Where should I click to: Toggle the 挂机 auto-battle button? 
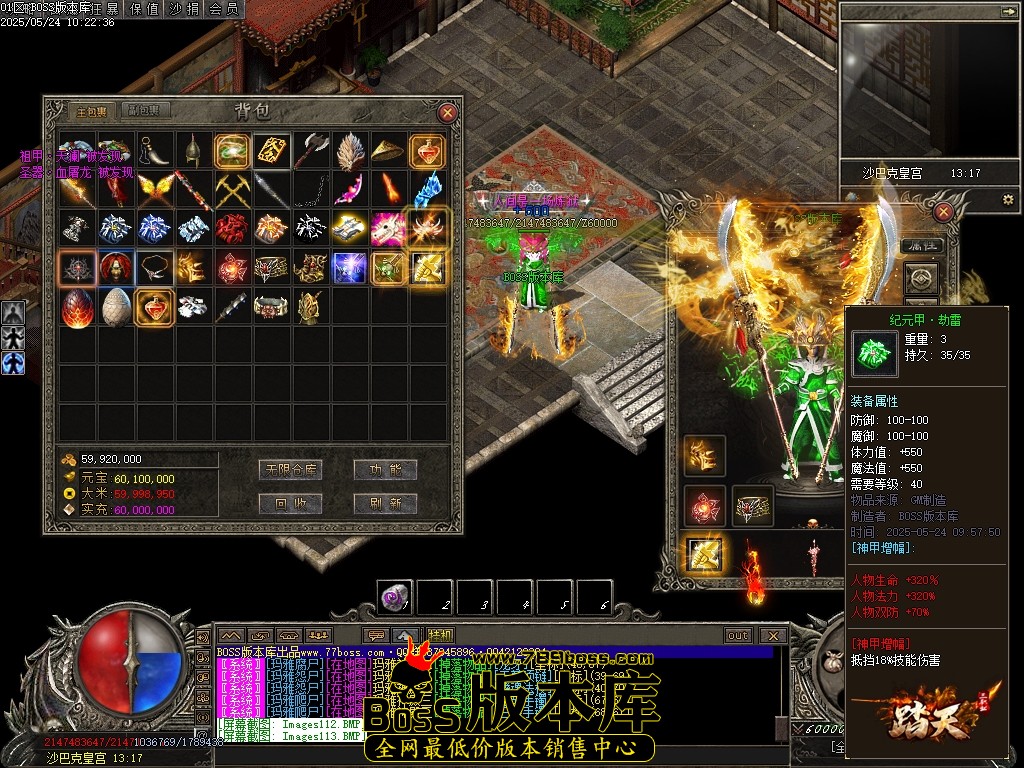(x=441, y=635)
